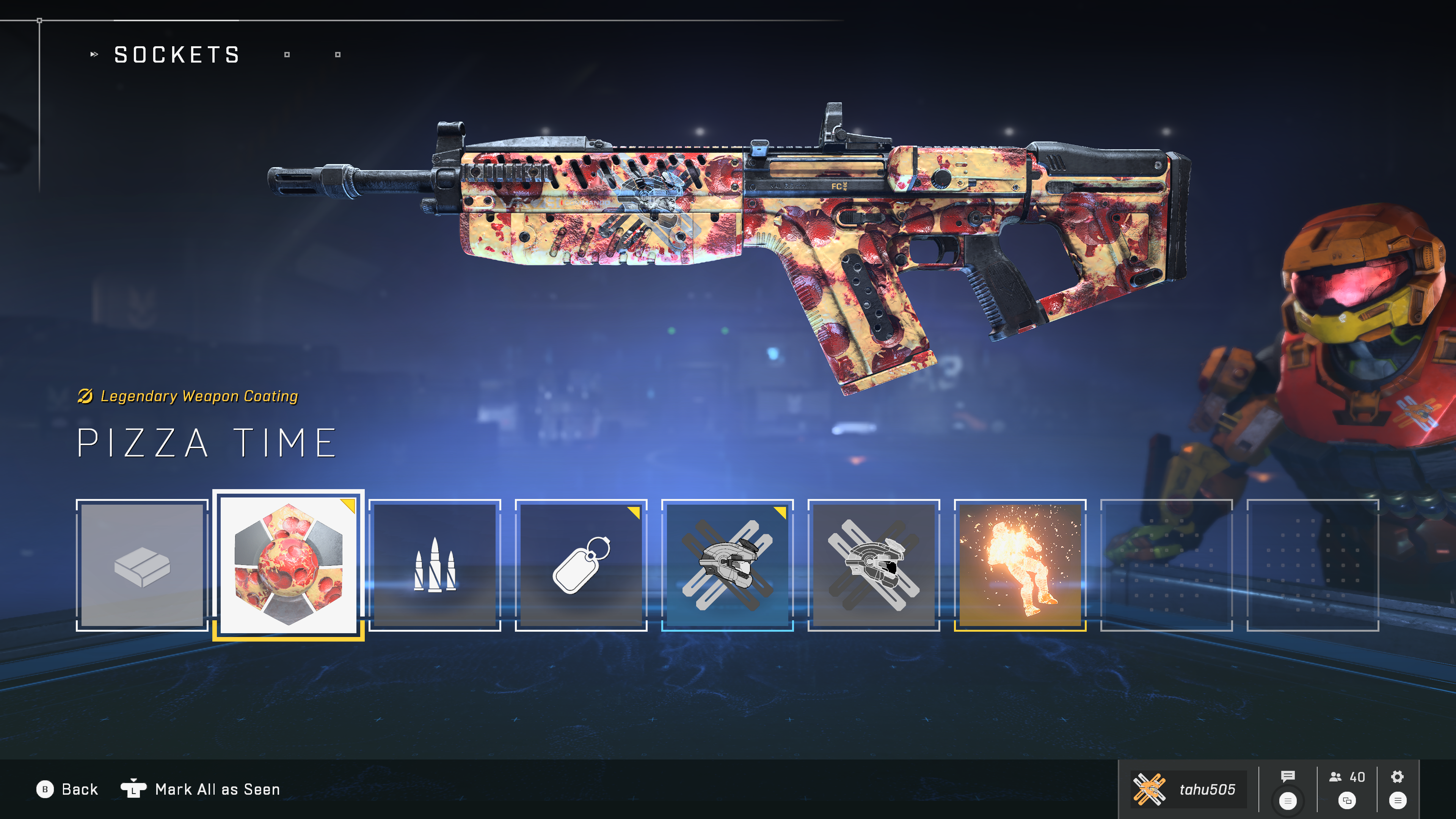Open the flaming Spartan kill effect socket
The height and width of the screenshot is (819, 1456).
pyautogui.click(x=1020, y=565)
